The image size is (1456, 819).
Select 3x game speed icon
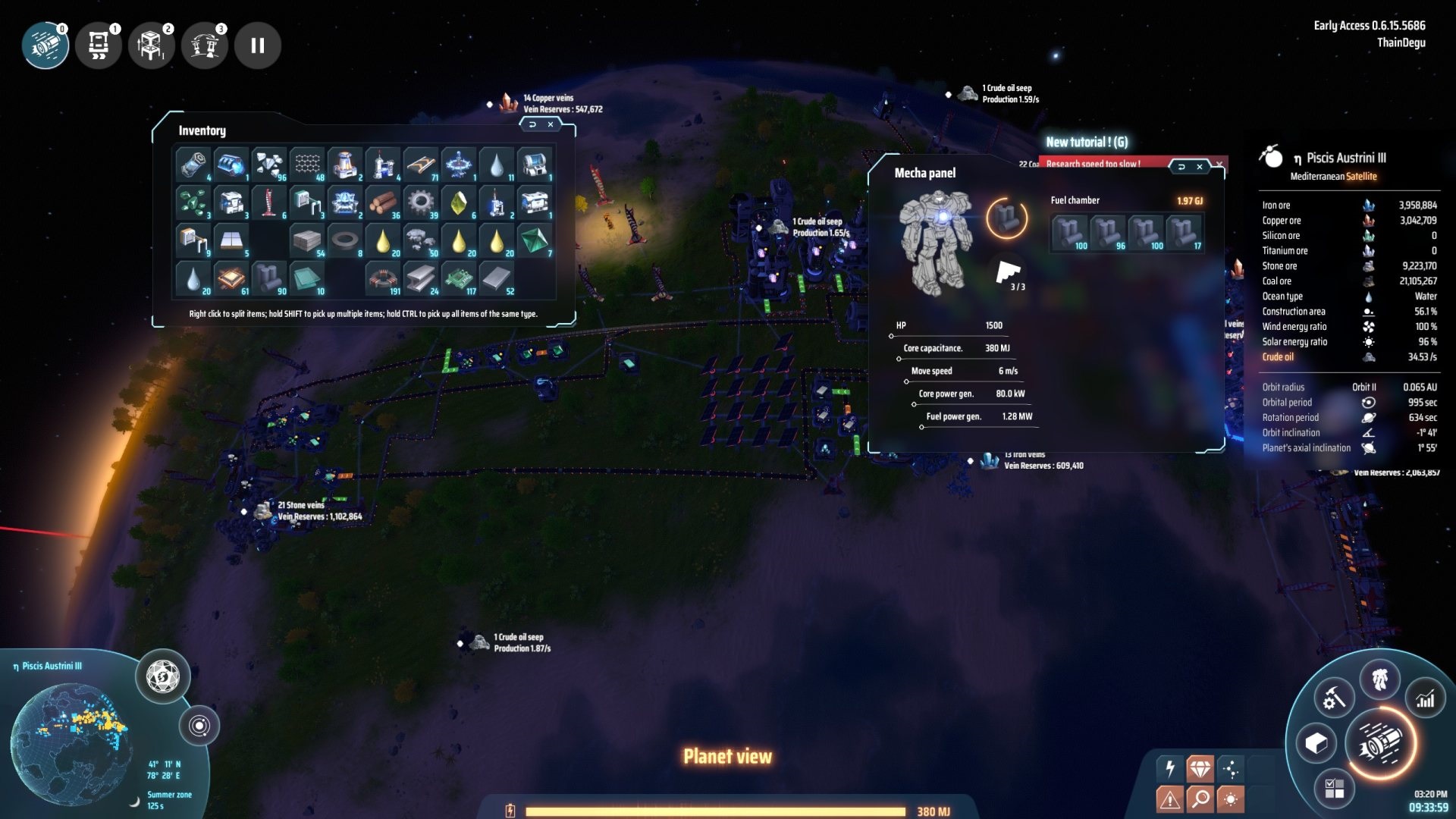(205, 45)
